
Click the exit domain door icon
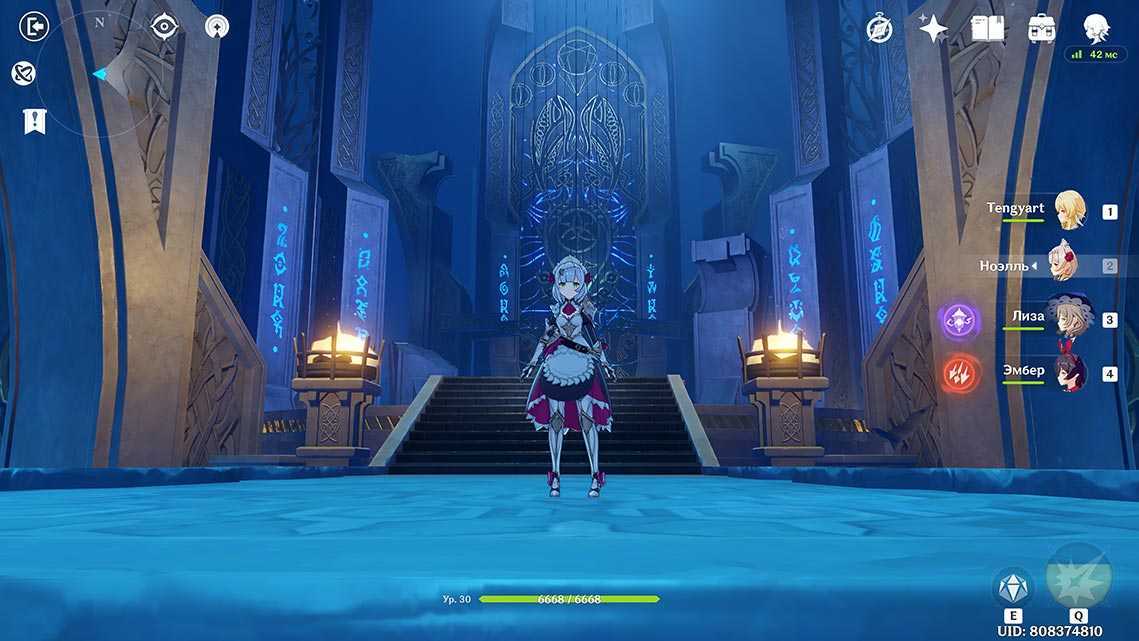(34, 27)
